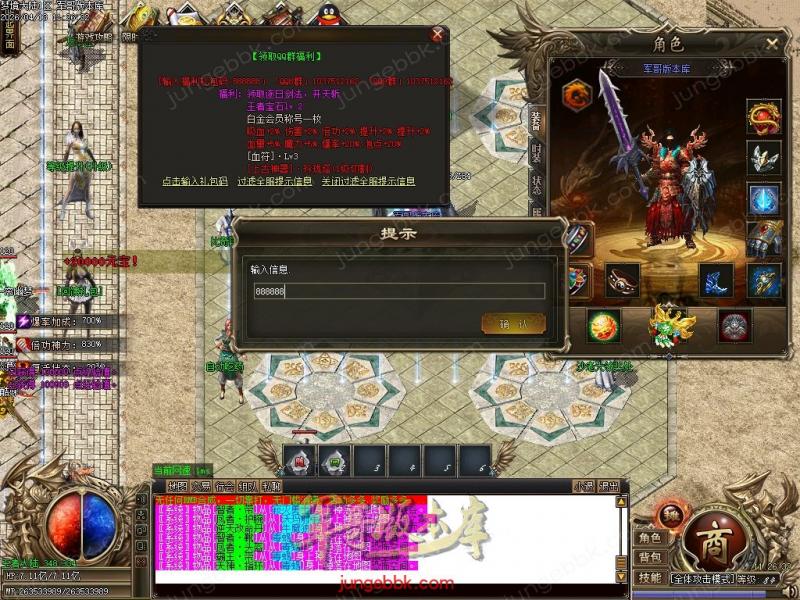This screenshot has width=800, height=600.
Task: Open the 背包 bag button
Action: (x=650, y=557)
